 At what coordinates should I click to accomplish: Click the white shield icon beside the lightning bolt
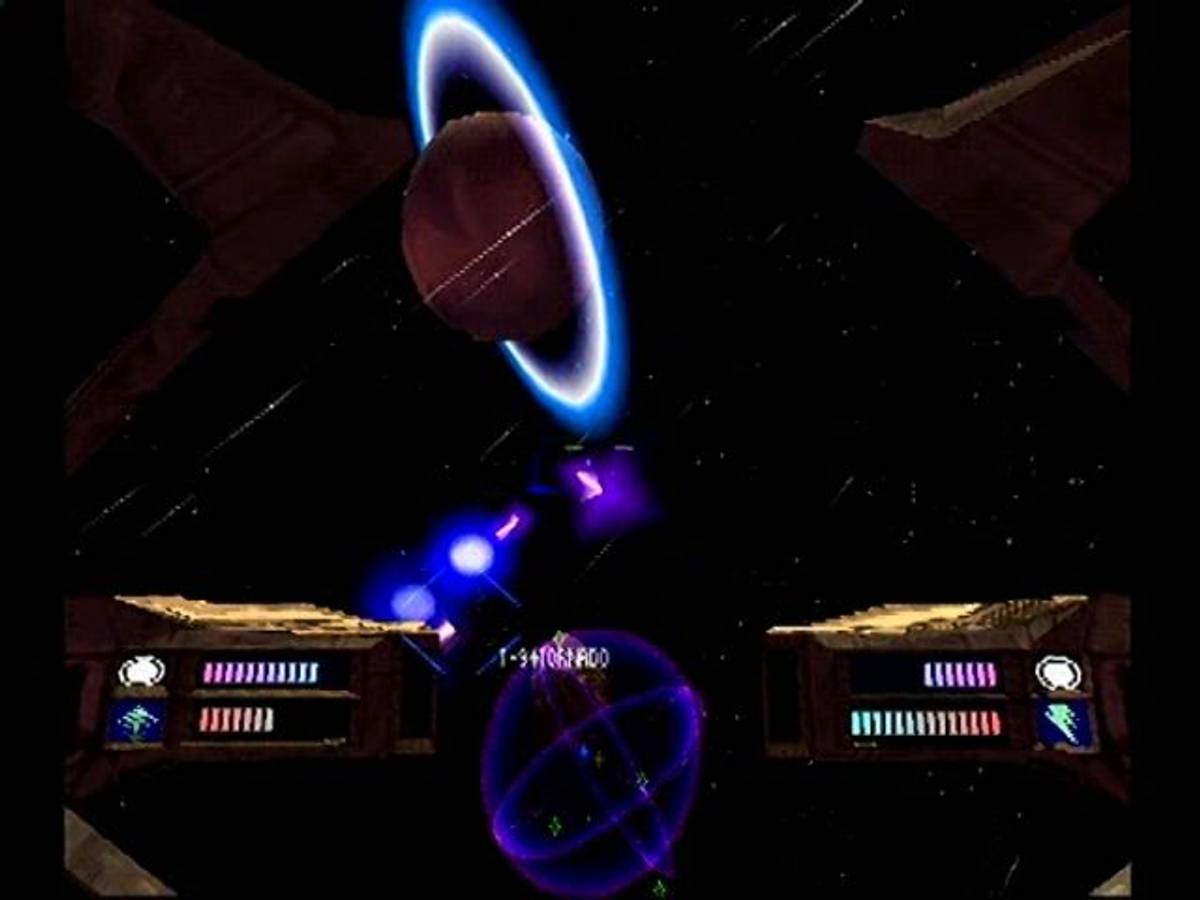(1058, 673)
